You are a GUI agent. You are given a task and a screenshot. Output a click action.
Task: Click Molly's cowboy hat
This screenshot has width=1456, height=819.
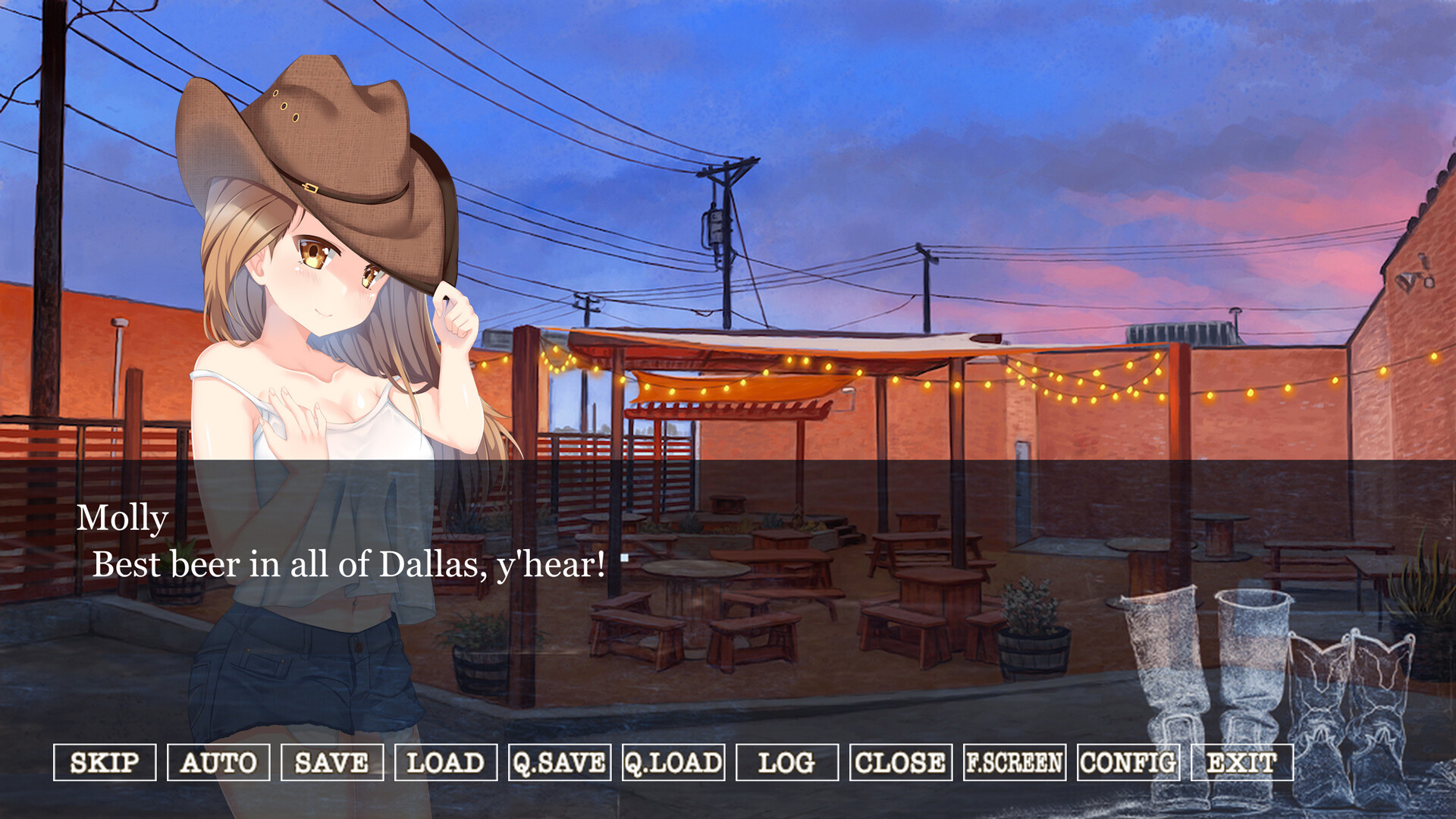[318, 136]
